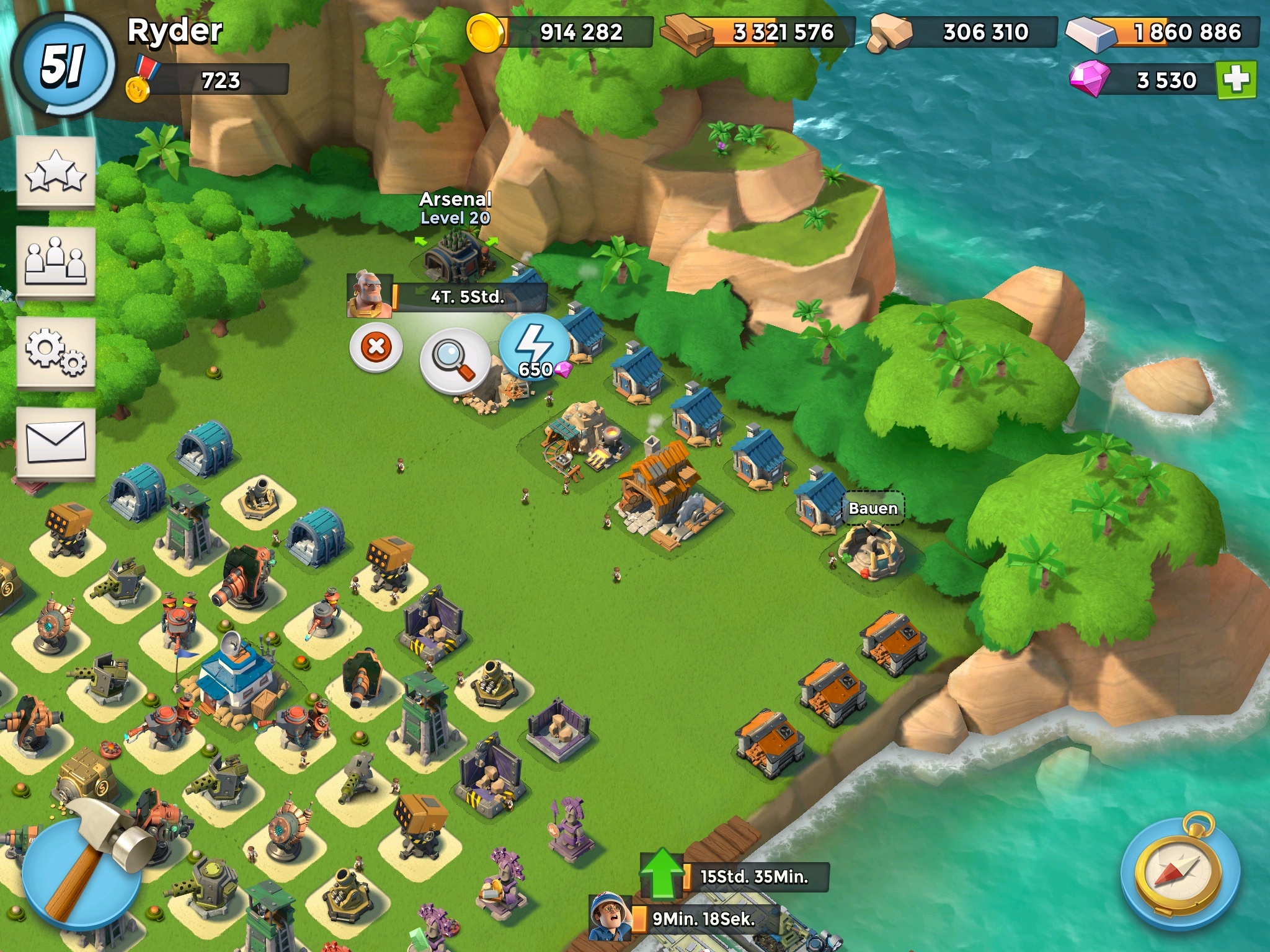The width and height of the screenshot is (1270, 952).
Task: Buy more diamonds with green plus
Action: click(x=1237, y=79)
